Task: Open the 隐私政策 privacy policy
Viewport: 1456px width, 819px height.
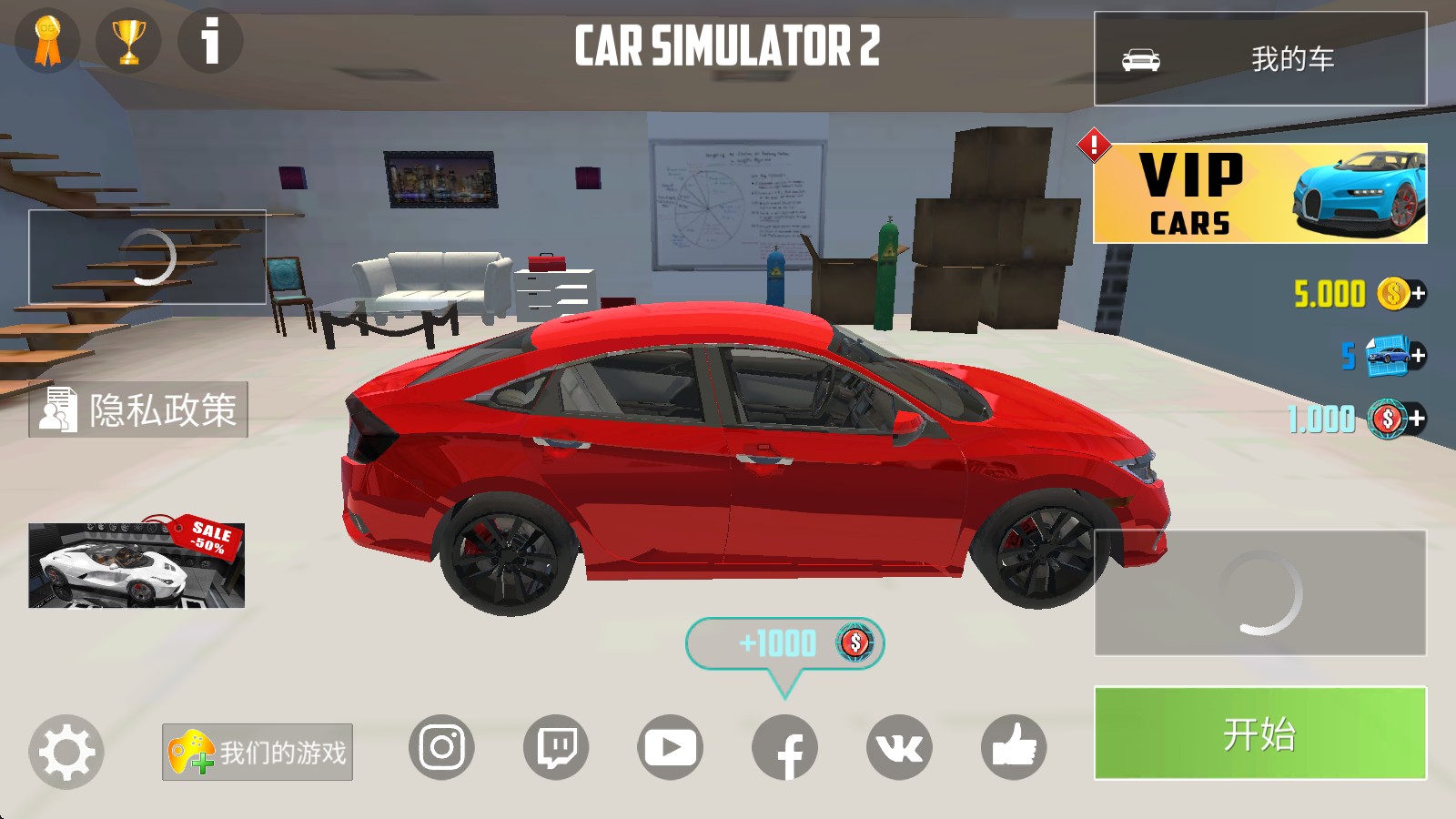Action: click(x=138, y=409)
